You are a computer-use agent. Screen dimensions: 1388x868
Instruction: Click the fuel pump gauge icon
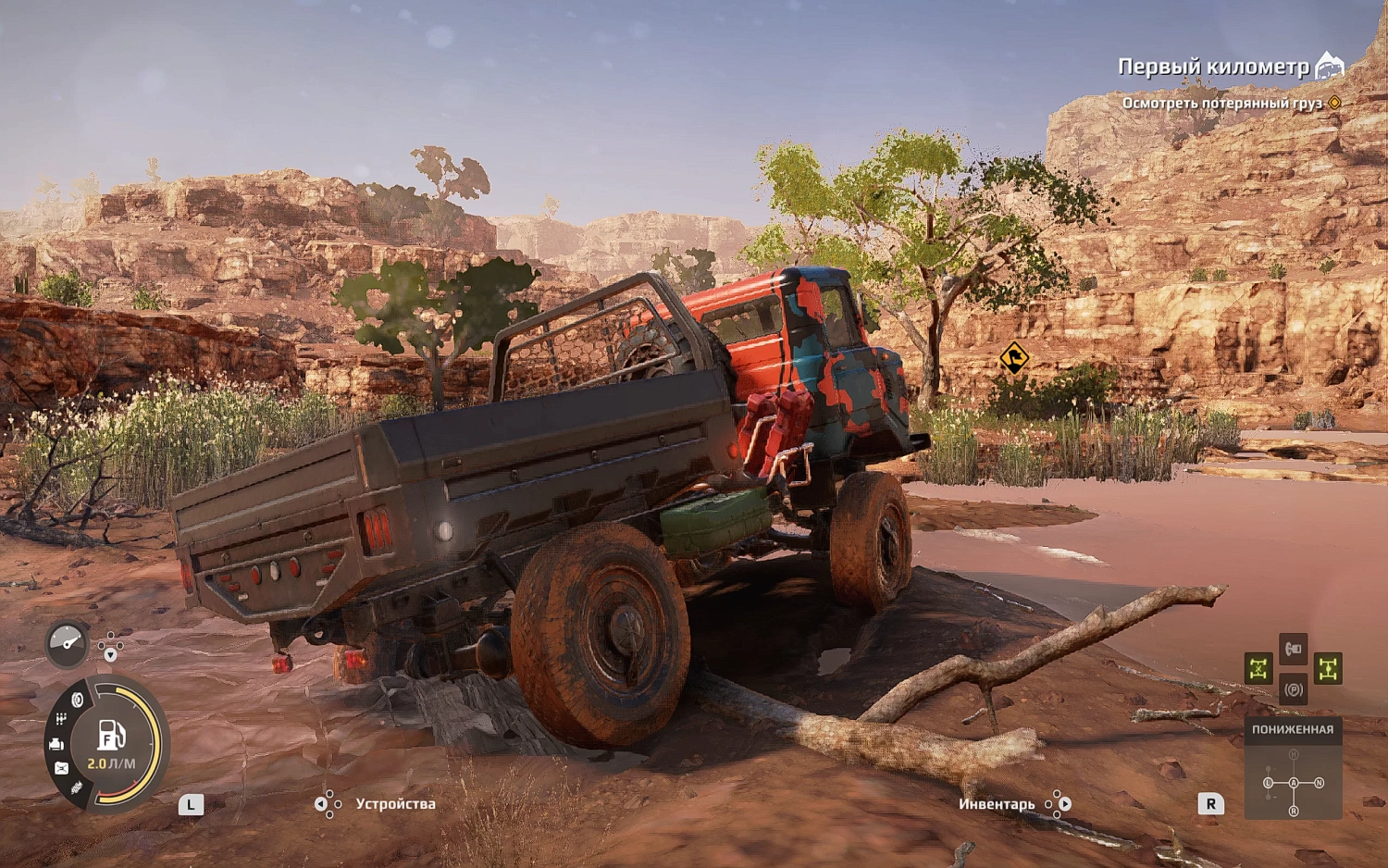coord(111,736)
